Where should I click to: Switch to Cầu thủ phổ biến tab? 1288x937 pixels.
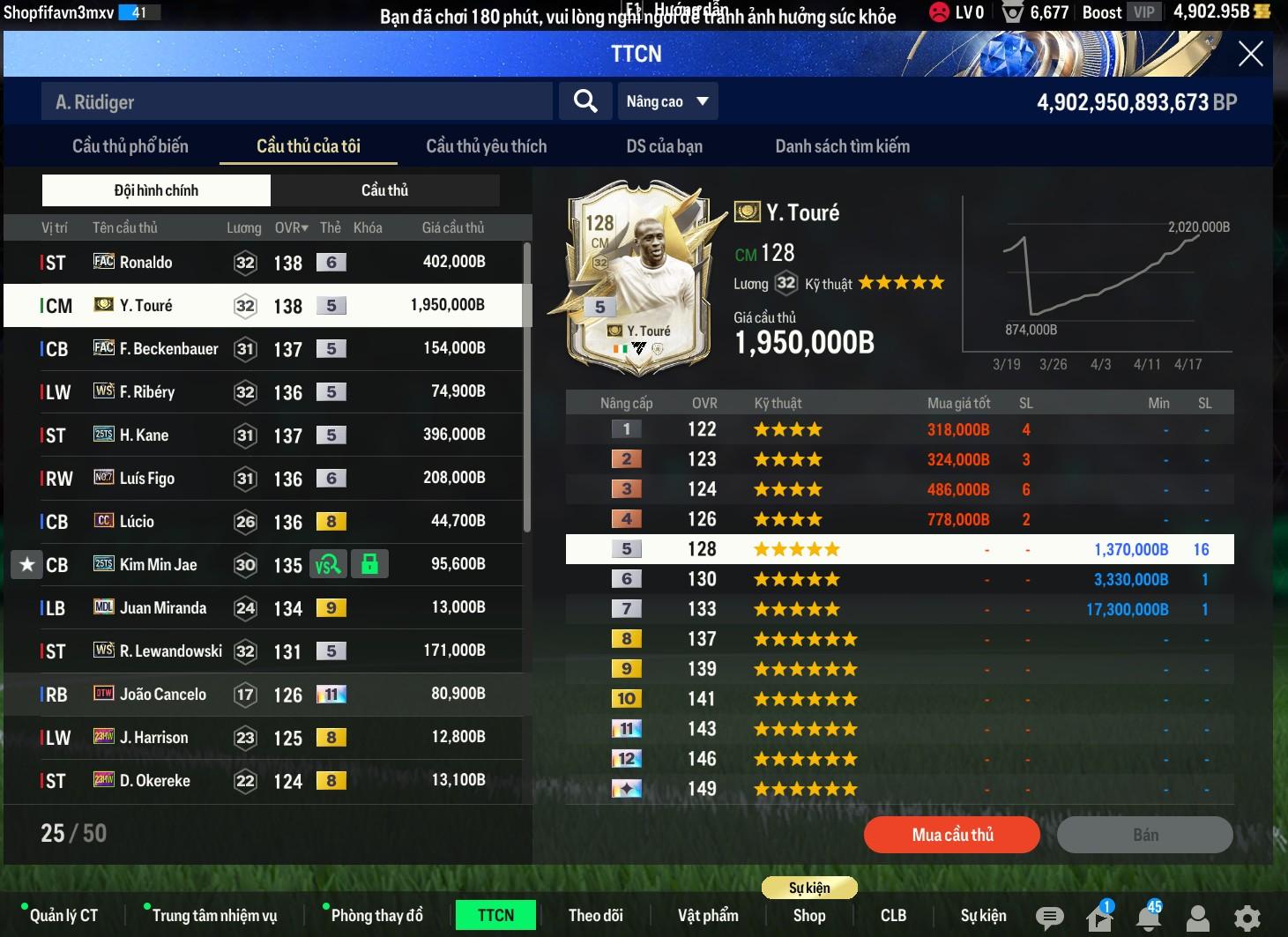pyautogui.click(x=130, y=146)
